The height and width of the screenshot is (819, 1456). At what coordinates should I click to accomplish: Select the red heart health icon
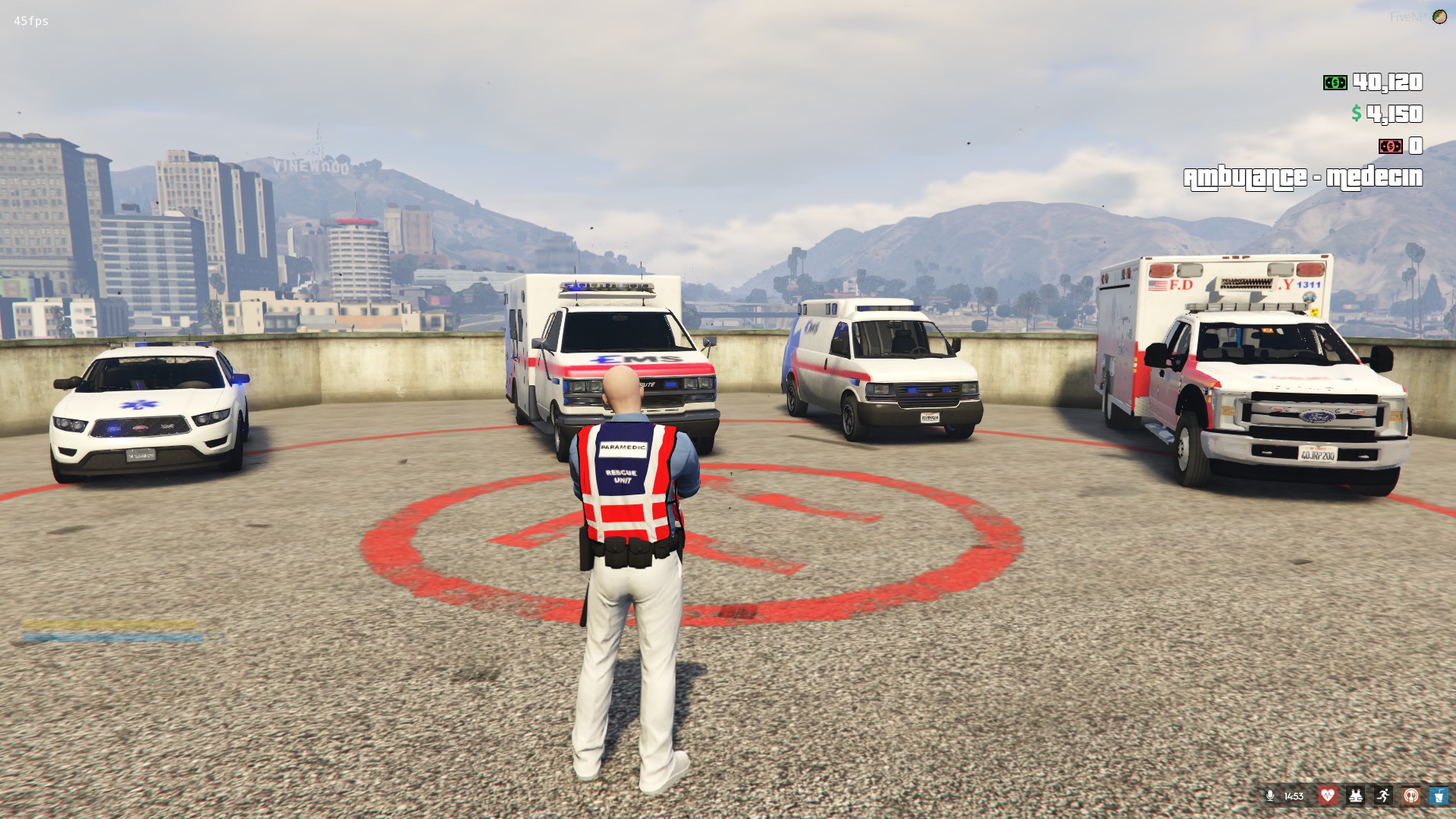tap(1327, 795)
